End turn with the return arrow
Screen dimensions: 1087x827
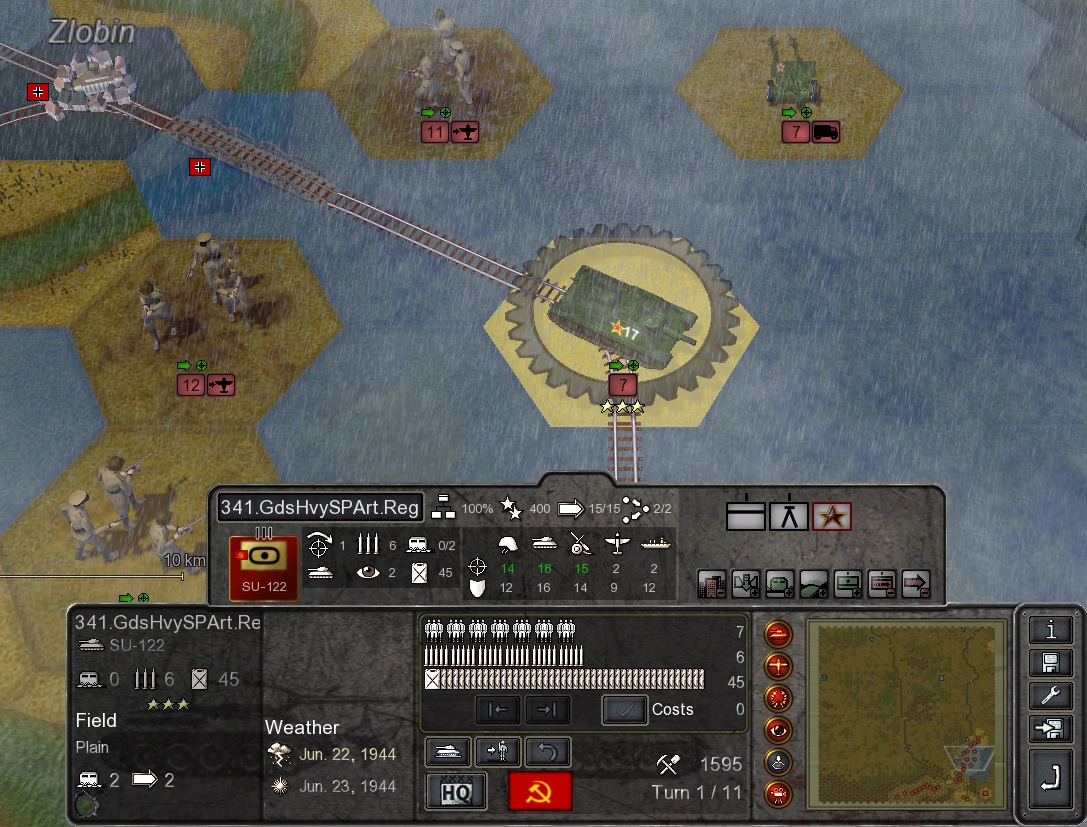pos(1050,780)
